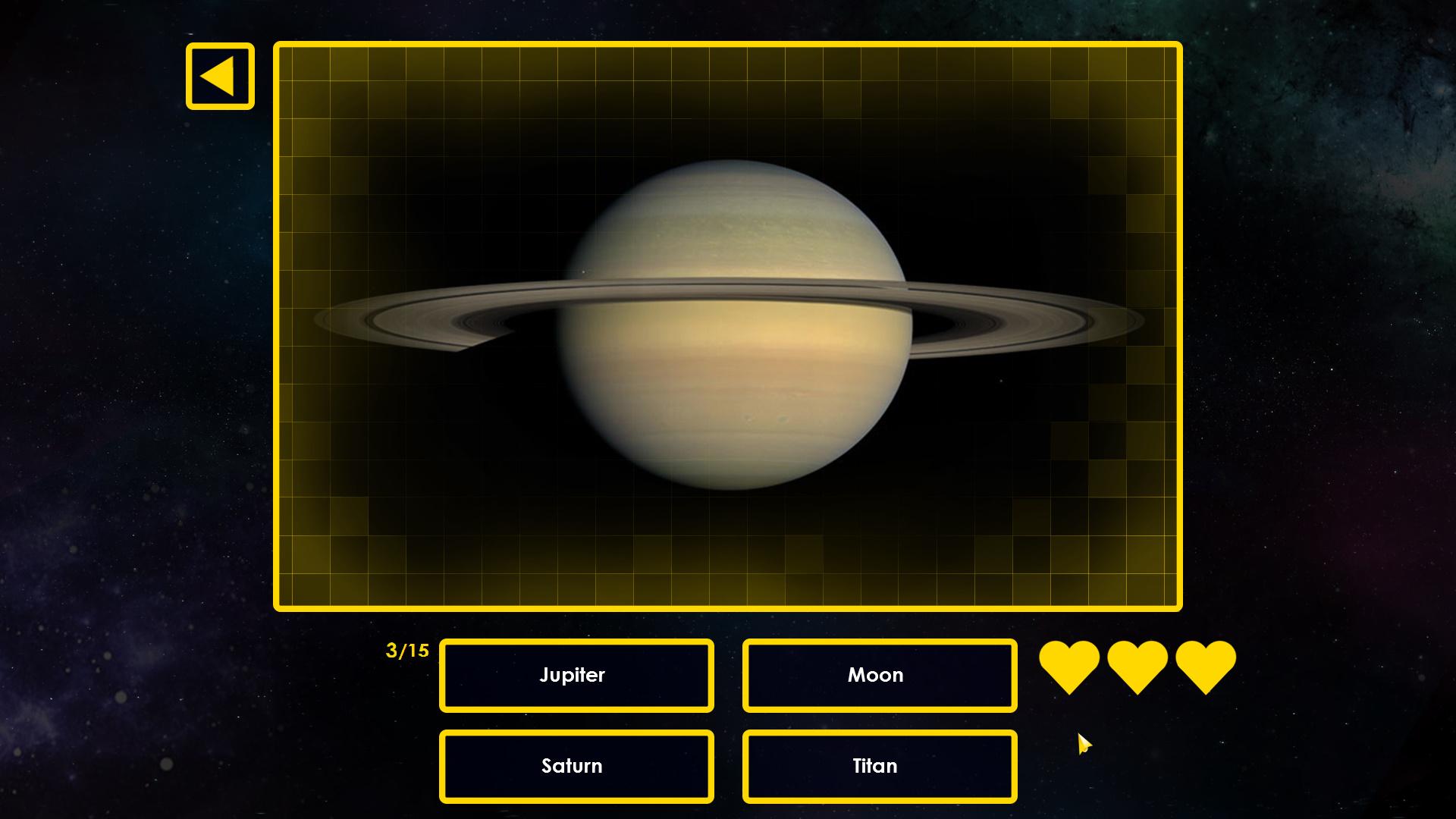Pick the Moon answer option

[x=880, y=675]
